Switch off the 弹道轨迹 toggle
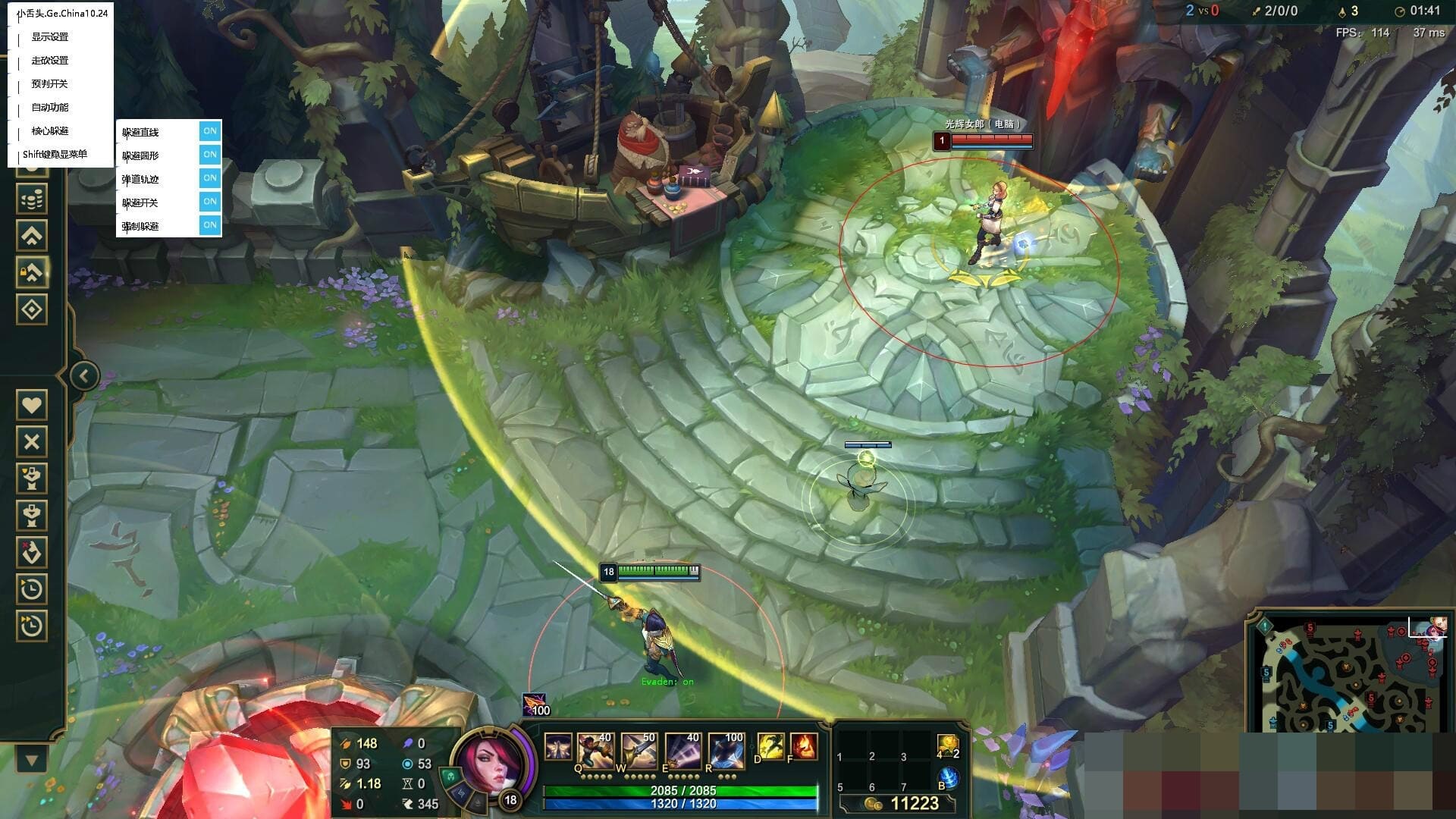 coord(210,178)
